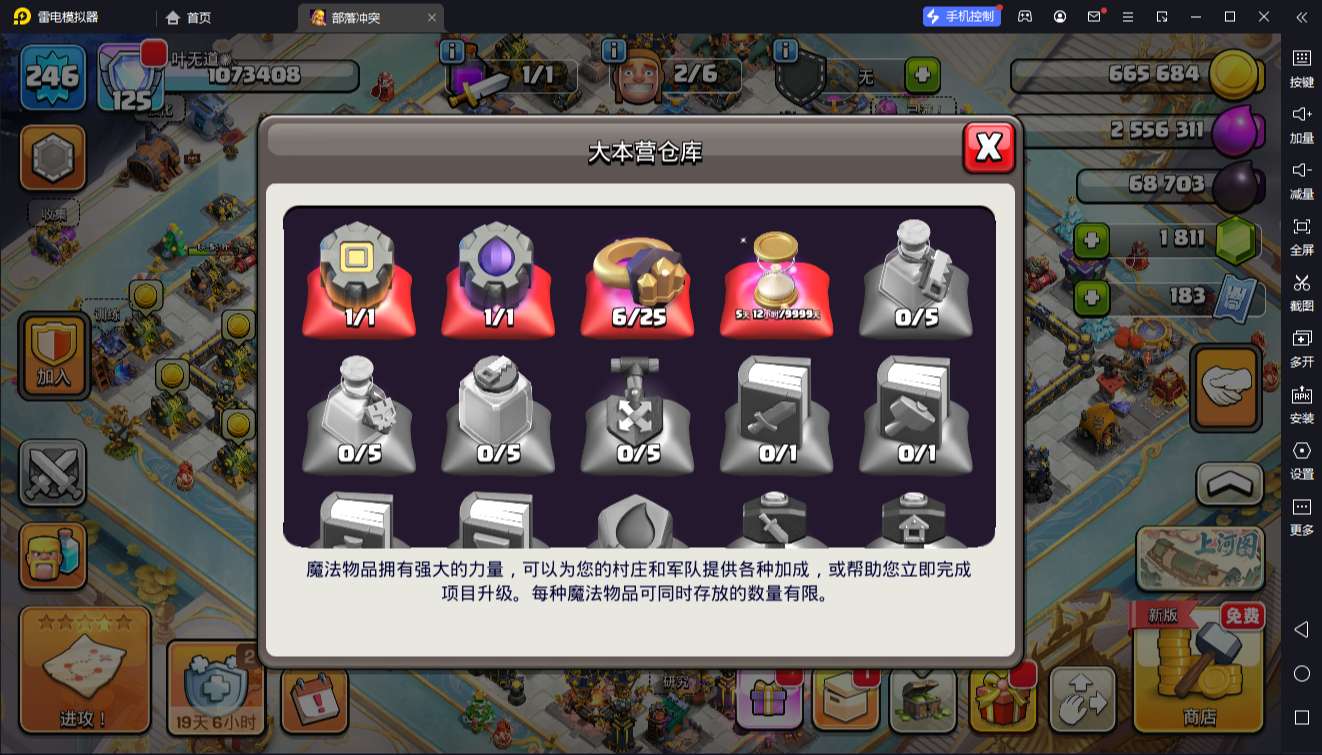Toggle 手机控制 phone control mode
1322x755 pixels.
(x=962, y=16)
